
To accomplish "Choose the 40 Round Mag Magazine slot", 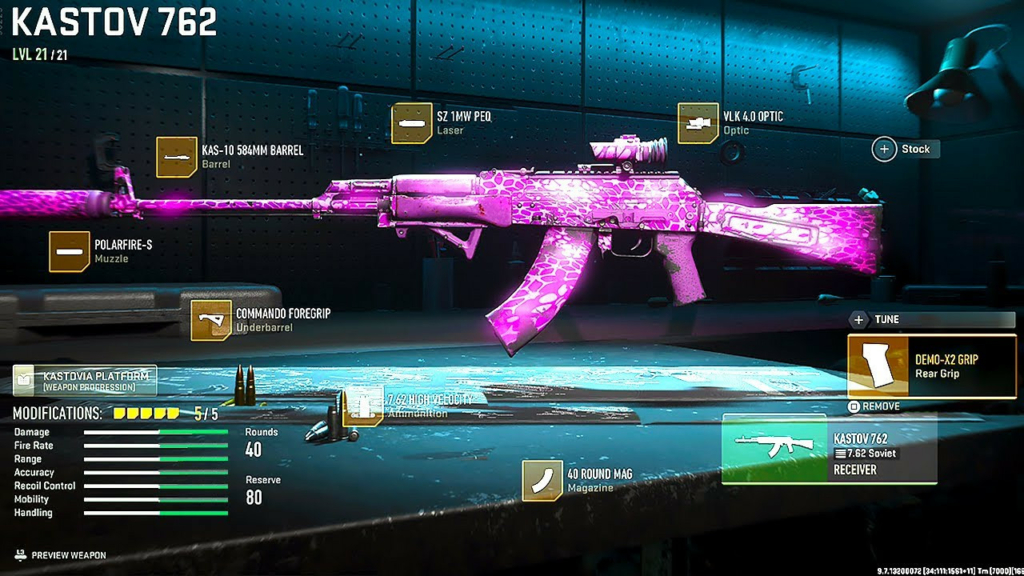I will click(x=542, y=481).
